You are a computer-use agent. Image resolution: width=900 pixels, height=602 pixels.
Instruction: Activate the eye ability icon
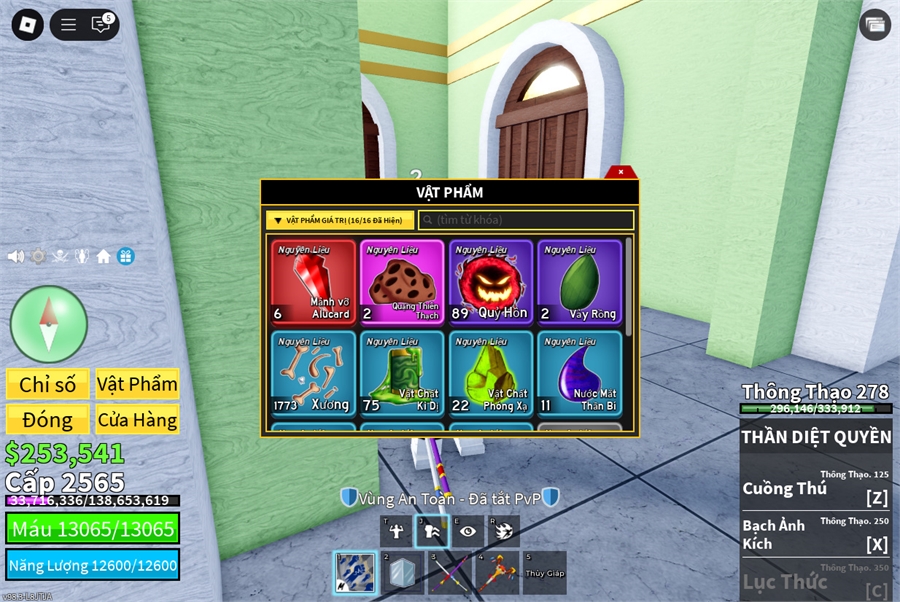[467, 531]
